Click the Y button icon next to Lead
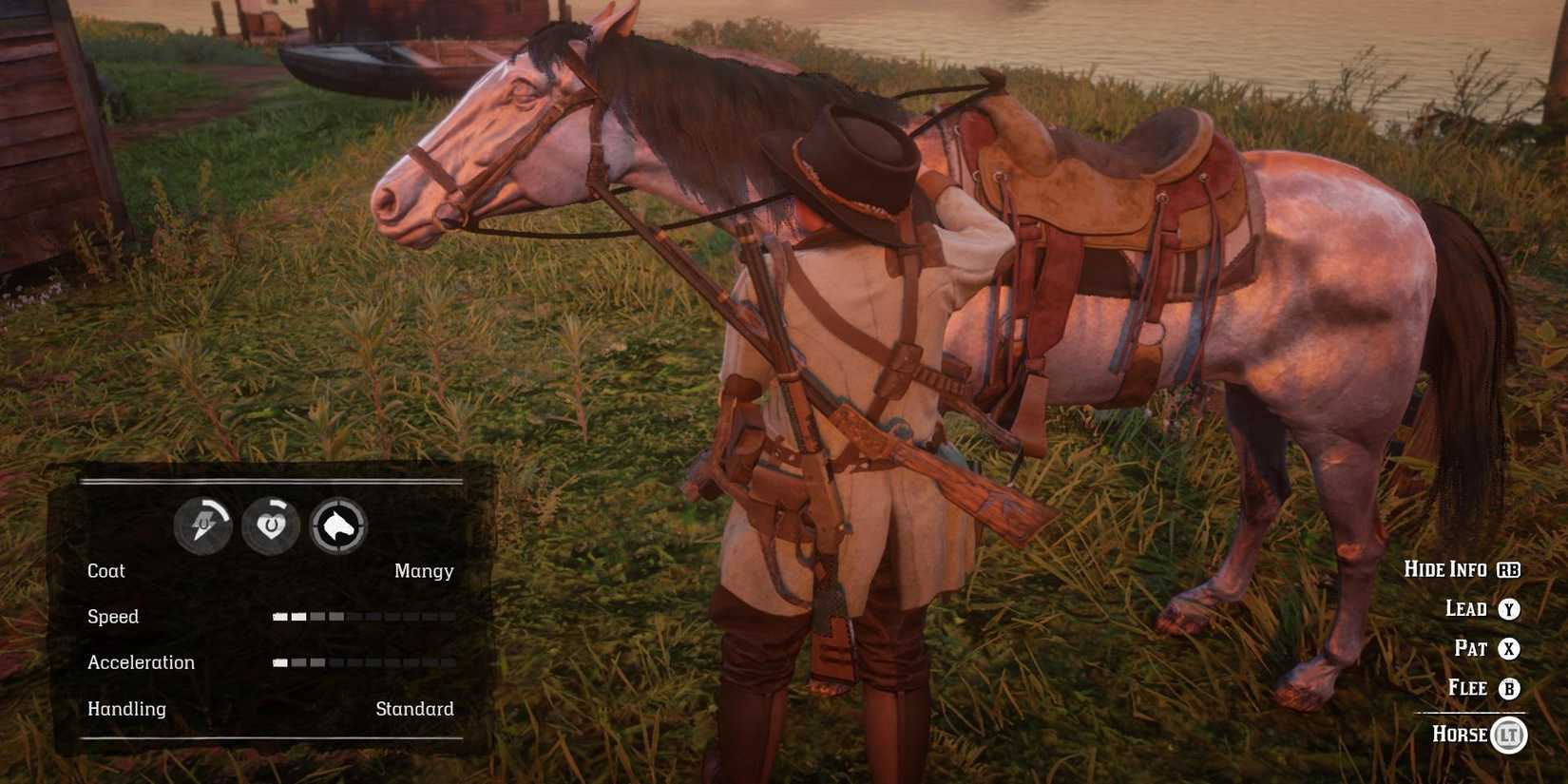This screenshot has height=784, width=1568. coord(1509,609)
